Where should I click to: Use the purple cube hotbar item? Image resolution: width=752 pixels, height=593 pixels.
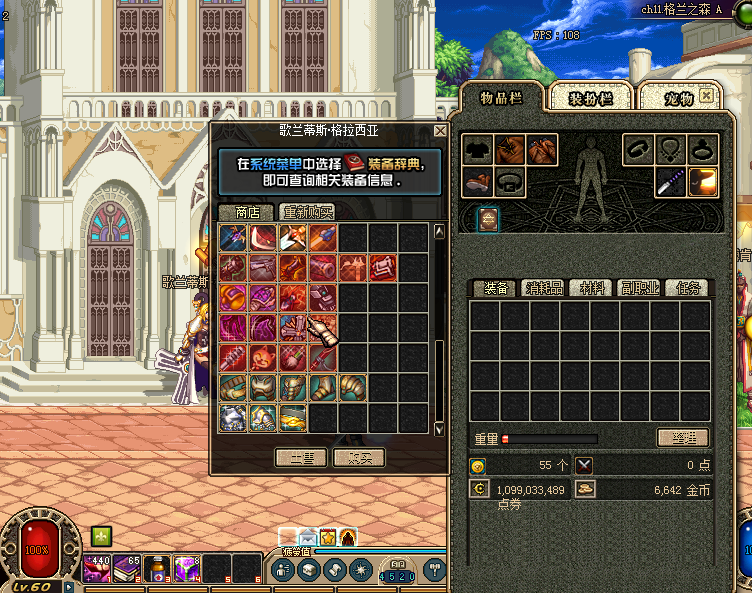[x=187, y=569]
